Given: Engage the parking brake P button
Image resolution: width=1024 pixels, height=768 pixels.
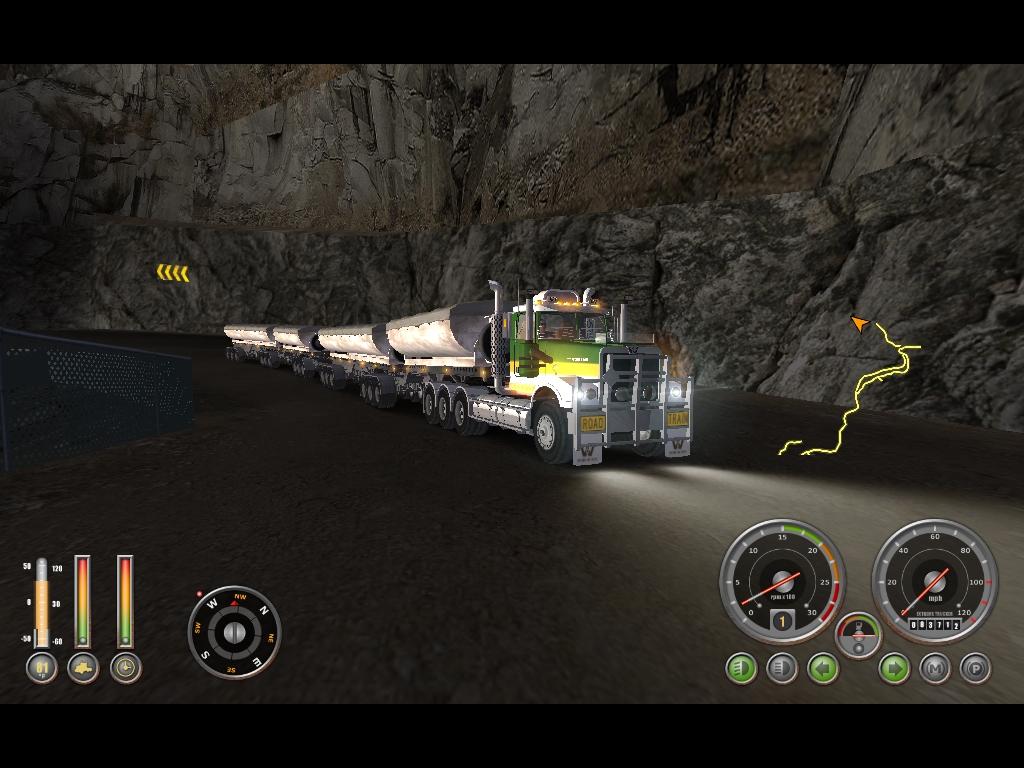Looking at the screenshot, I should pos(975,667).
